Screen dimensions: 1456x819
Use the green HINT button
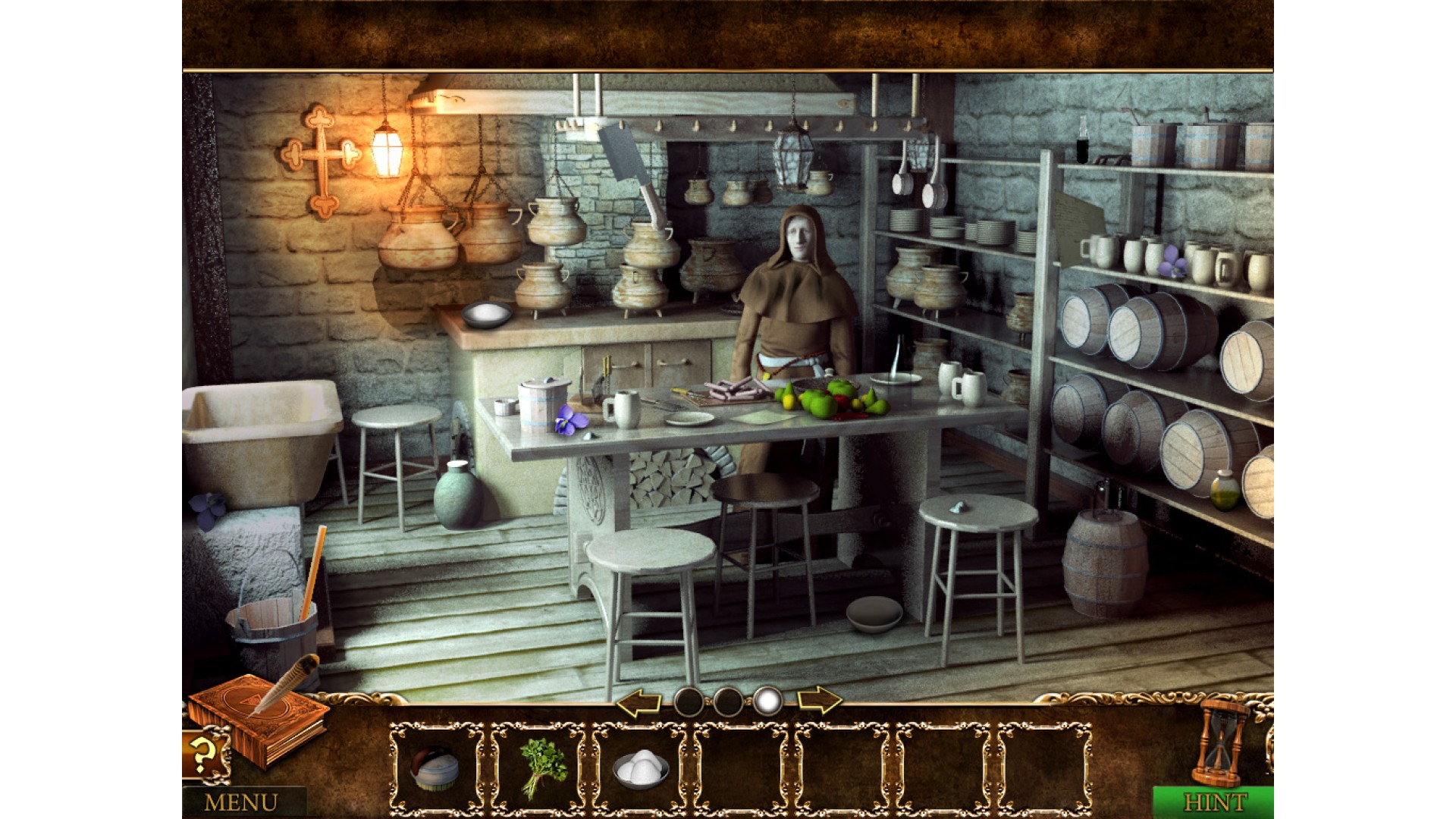pos(1215,802)
